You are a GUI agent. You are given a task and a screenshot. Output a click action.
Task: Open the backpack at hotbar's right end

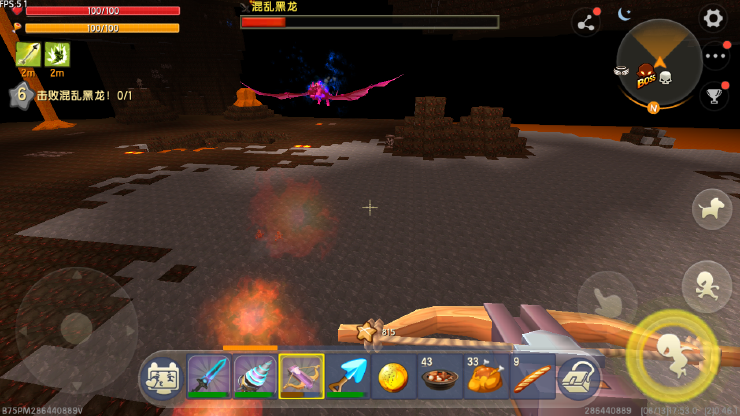tap(578, 378)
